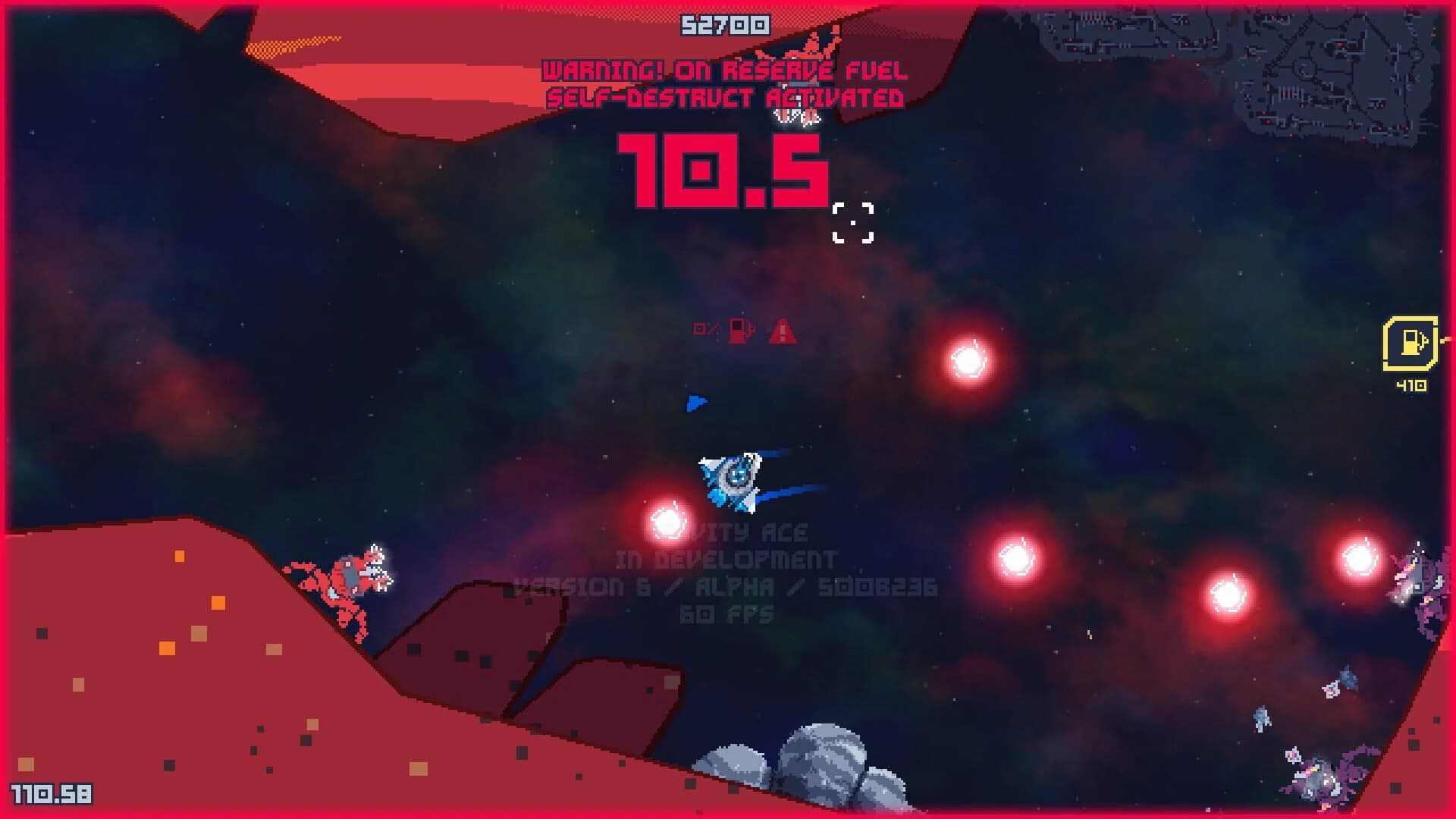Toggle the ON RESERVE FUEL warning message
The image size is (1456, 819).
click(726, 72)
